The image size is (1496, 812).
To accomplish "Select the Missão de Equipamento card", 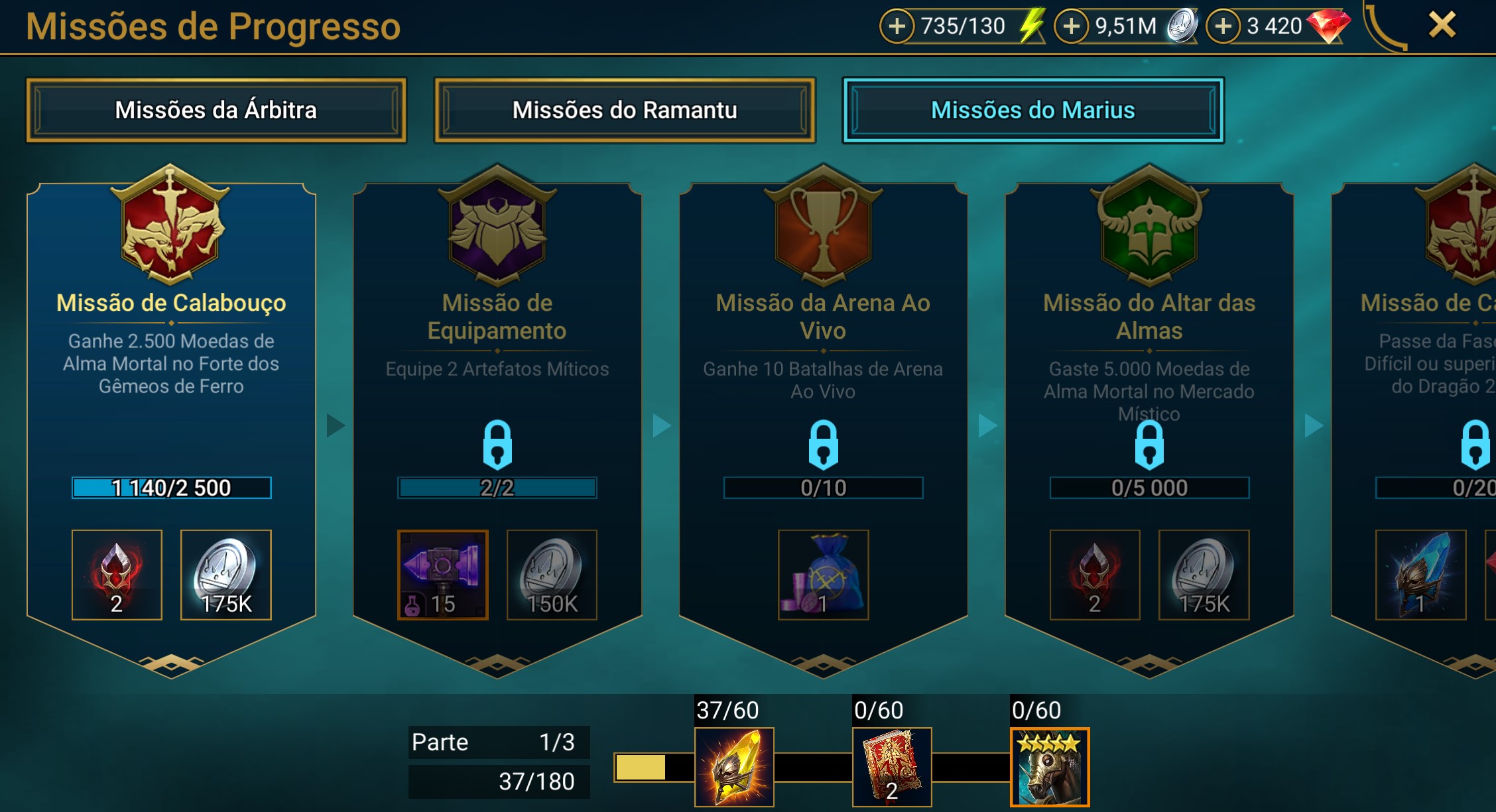I will click(497, 398).
